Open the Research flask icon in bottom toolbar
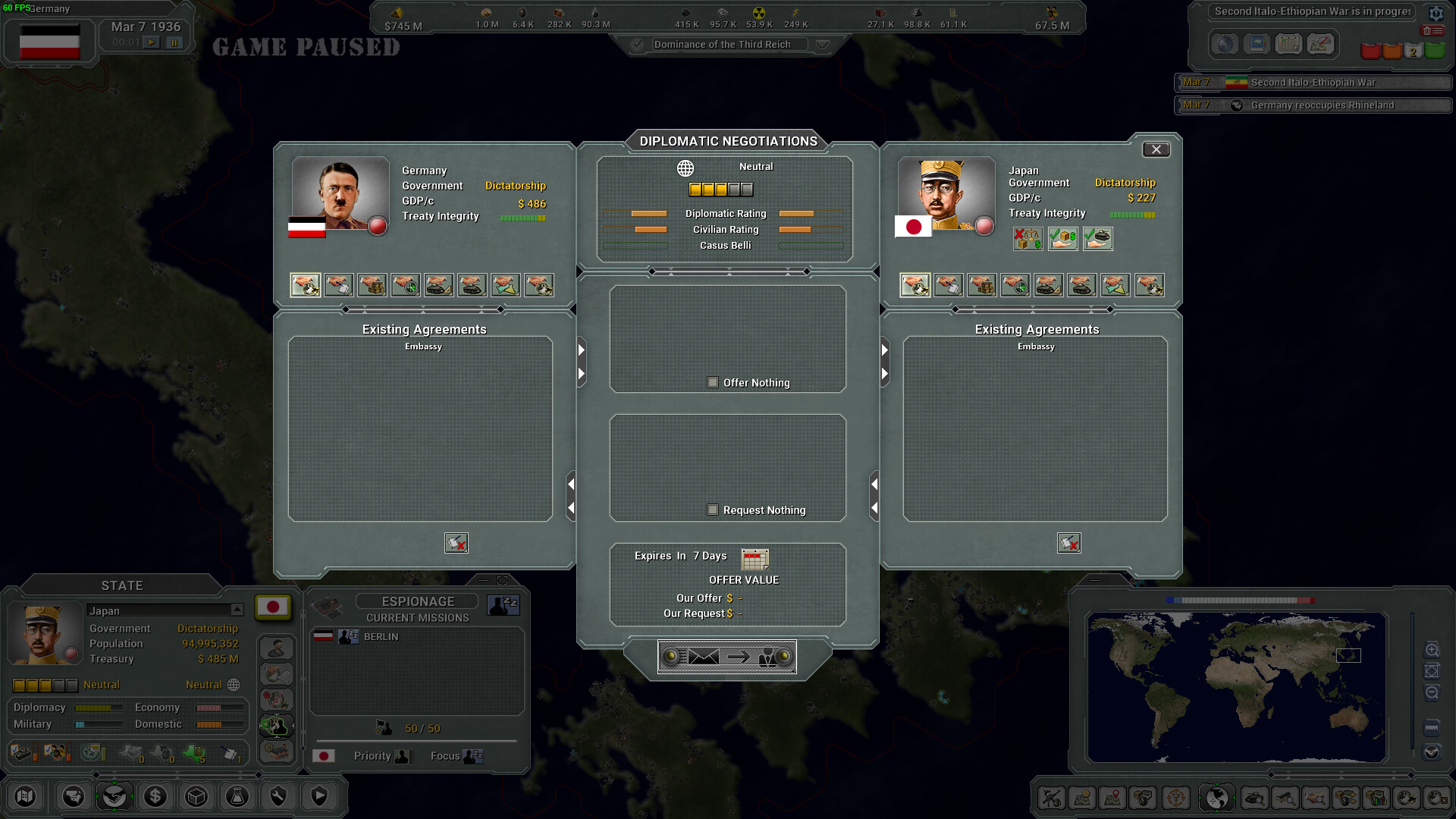This screenshot has width=1456, height=819. 237,796
